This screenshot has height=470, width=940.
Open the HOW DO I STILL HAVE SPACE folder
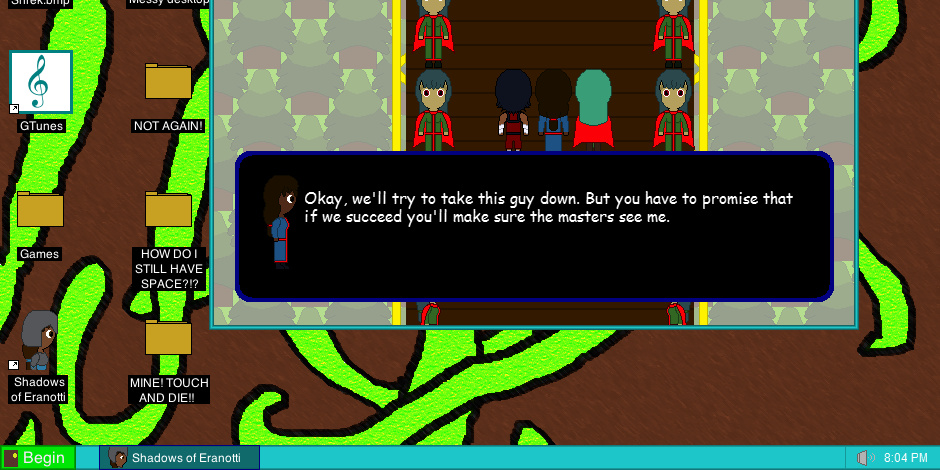[x=168, y=210]
